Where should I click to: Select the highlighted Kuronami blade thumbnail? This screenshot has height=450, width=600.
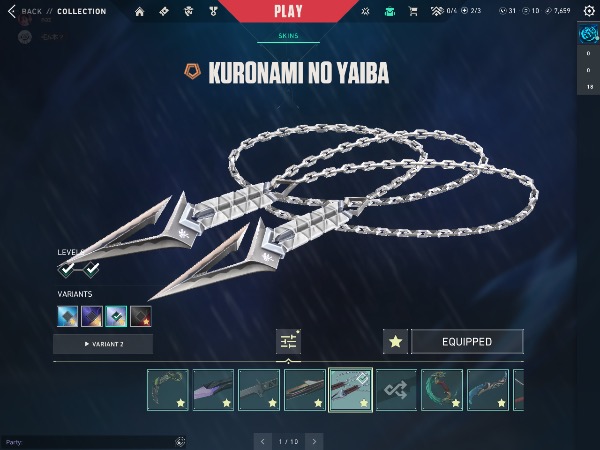(350, 390)
